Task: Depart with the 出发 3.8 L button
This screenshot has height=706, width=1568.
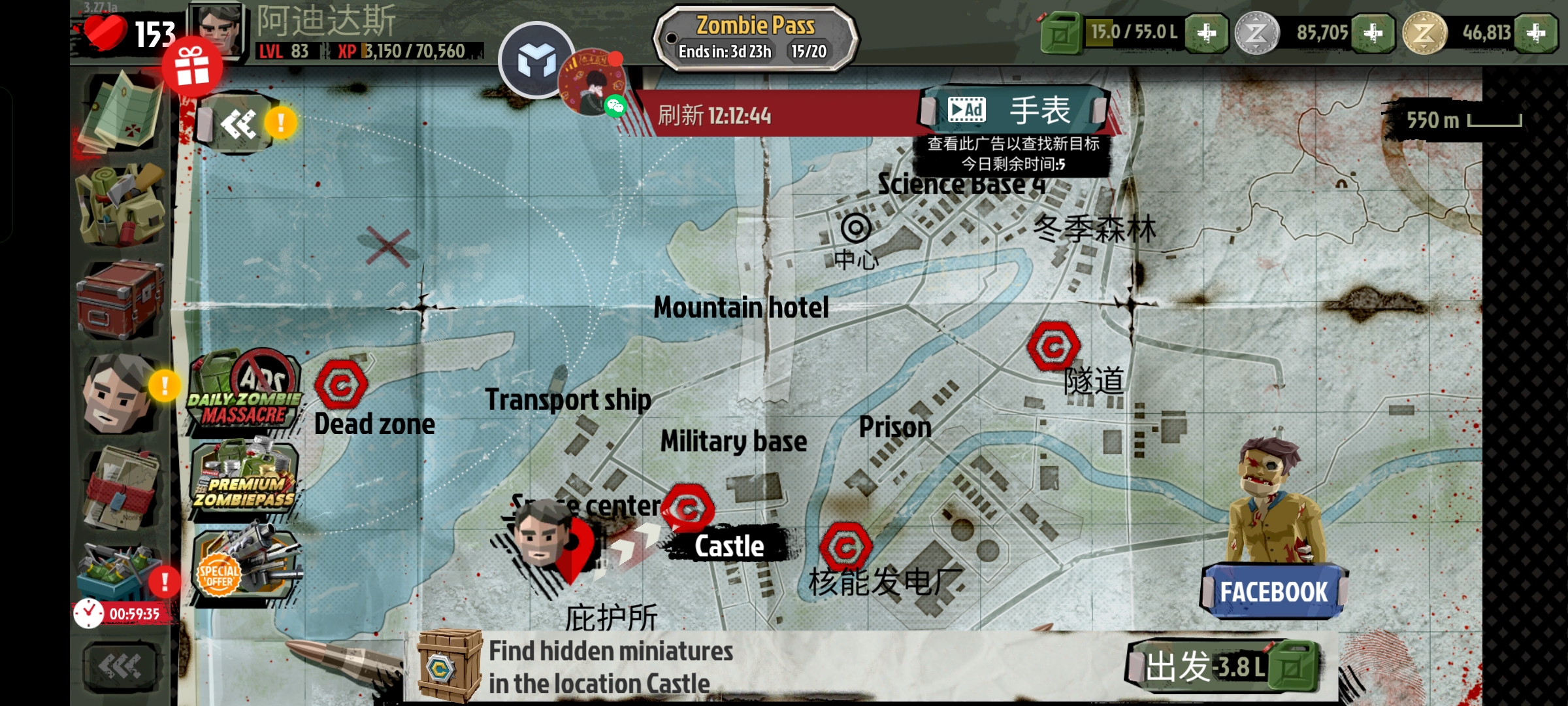Action: tap(1222, 667)
